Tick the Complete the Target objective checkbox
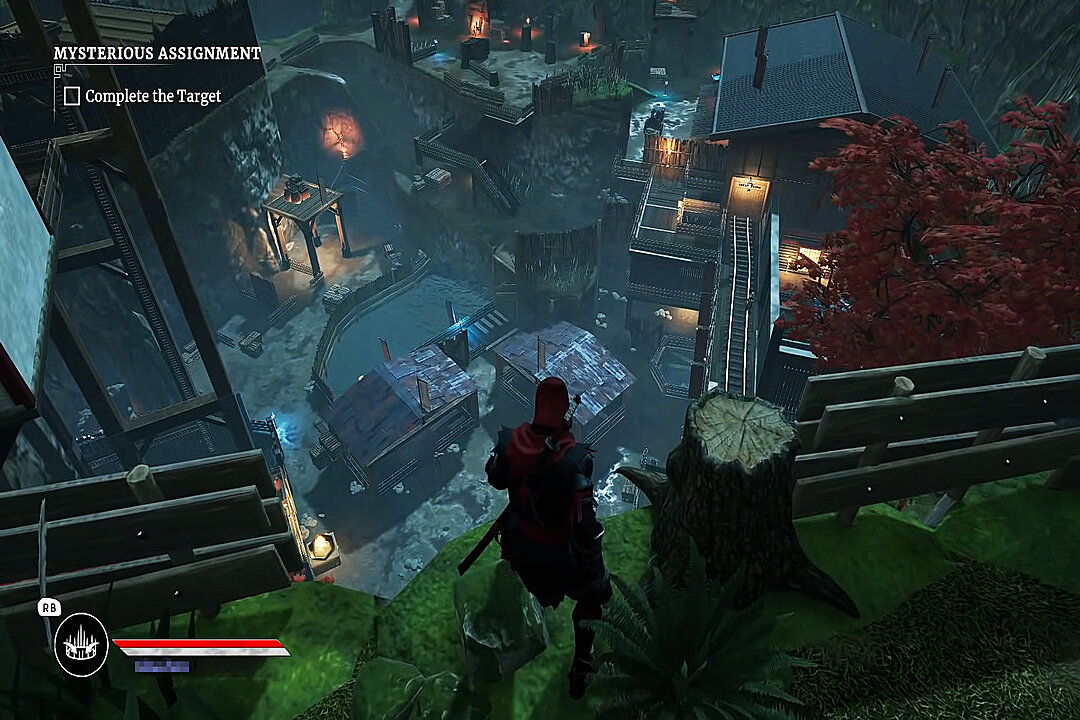 pos(72,96)
